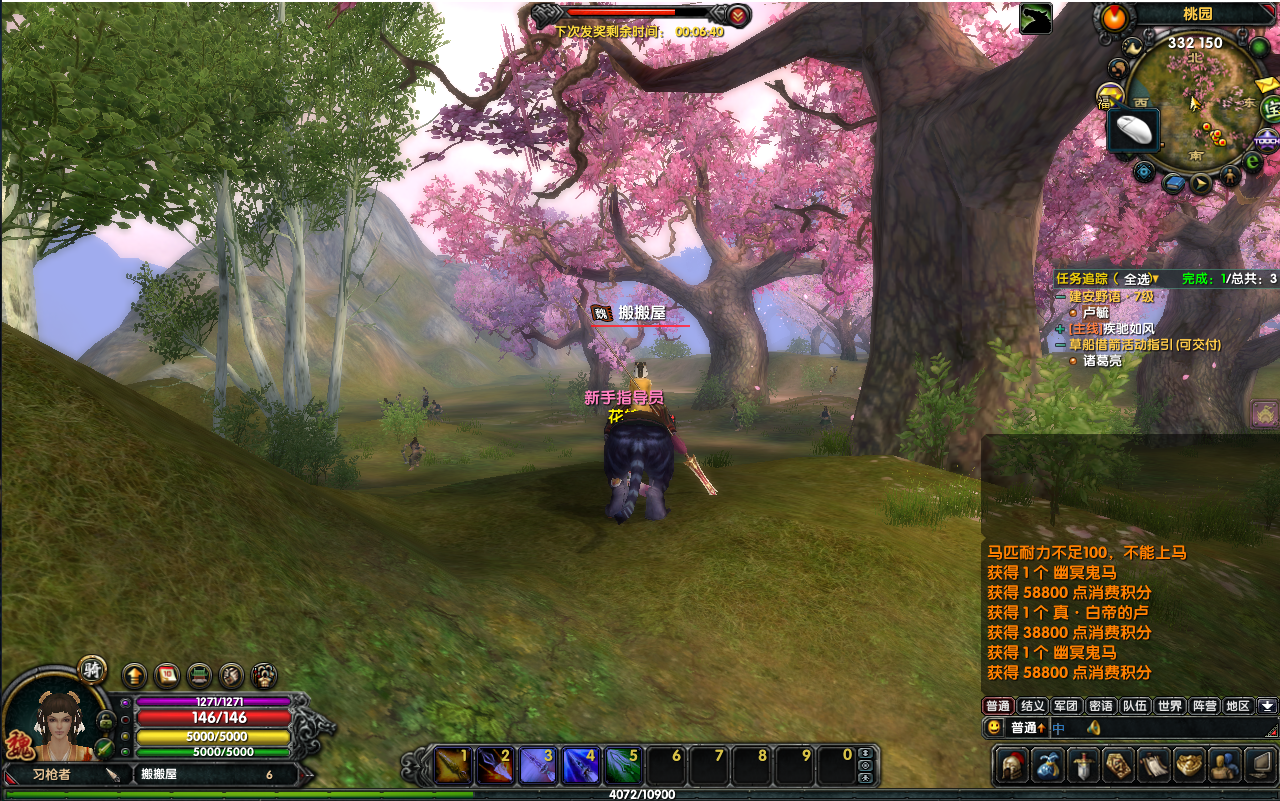Open the 军团 chat tab
Viewport: 1280px width, 801px height.
[x=1066, y=706]
